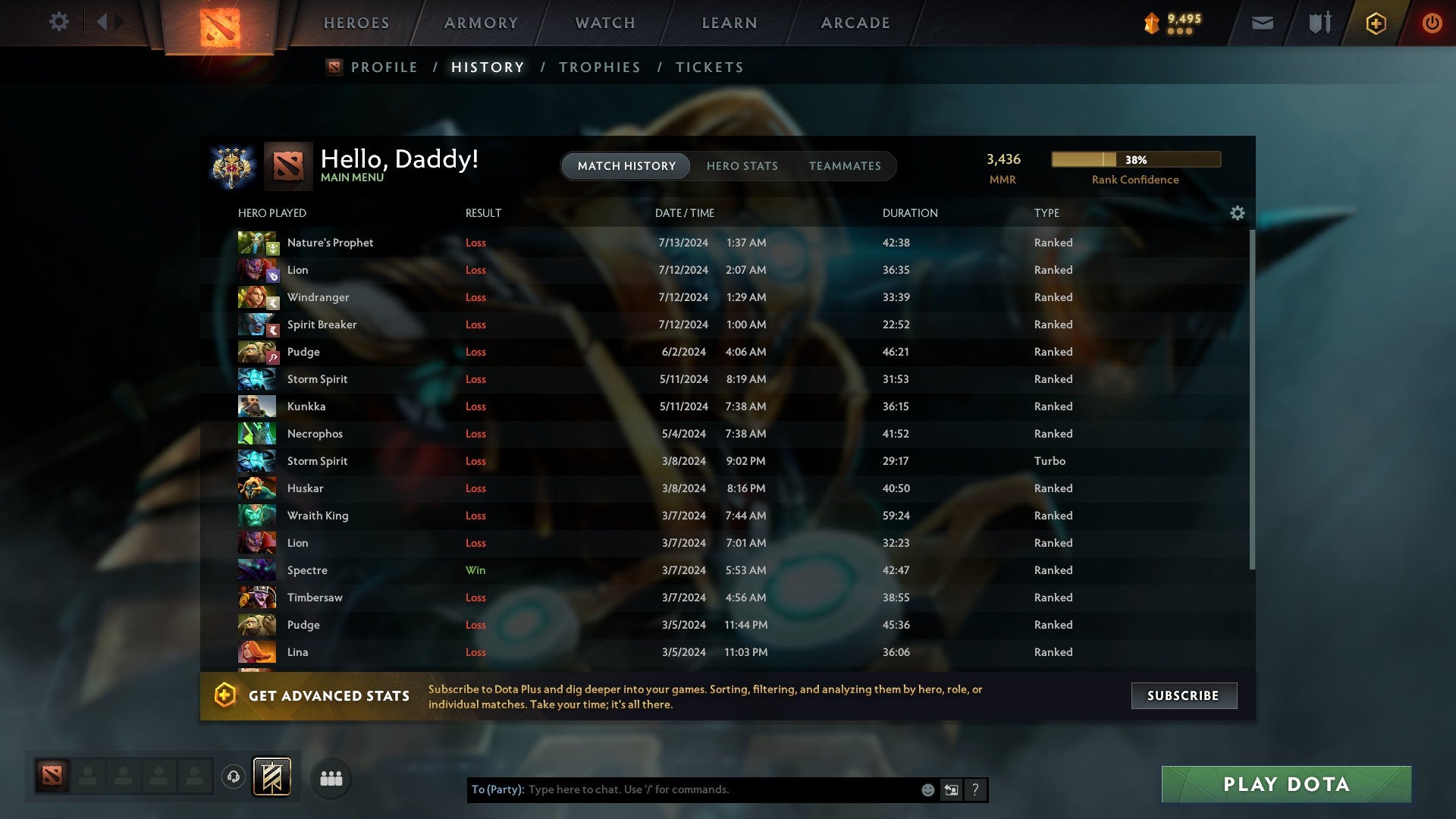
Task: Open the settings gear at top left
Action: 59,22
